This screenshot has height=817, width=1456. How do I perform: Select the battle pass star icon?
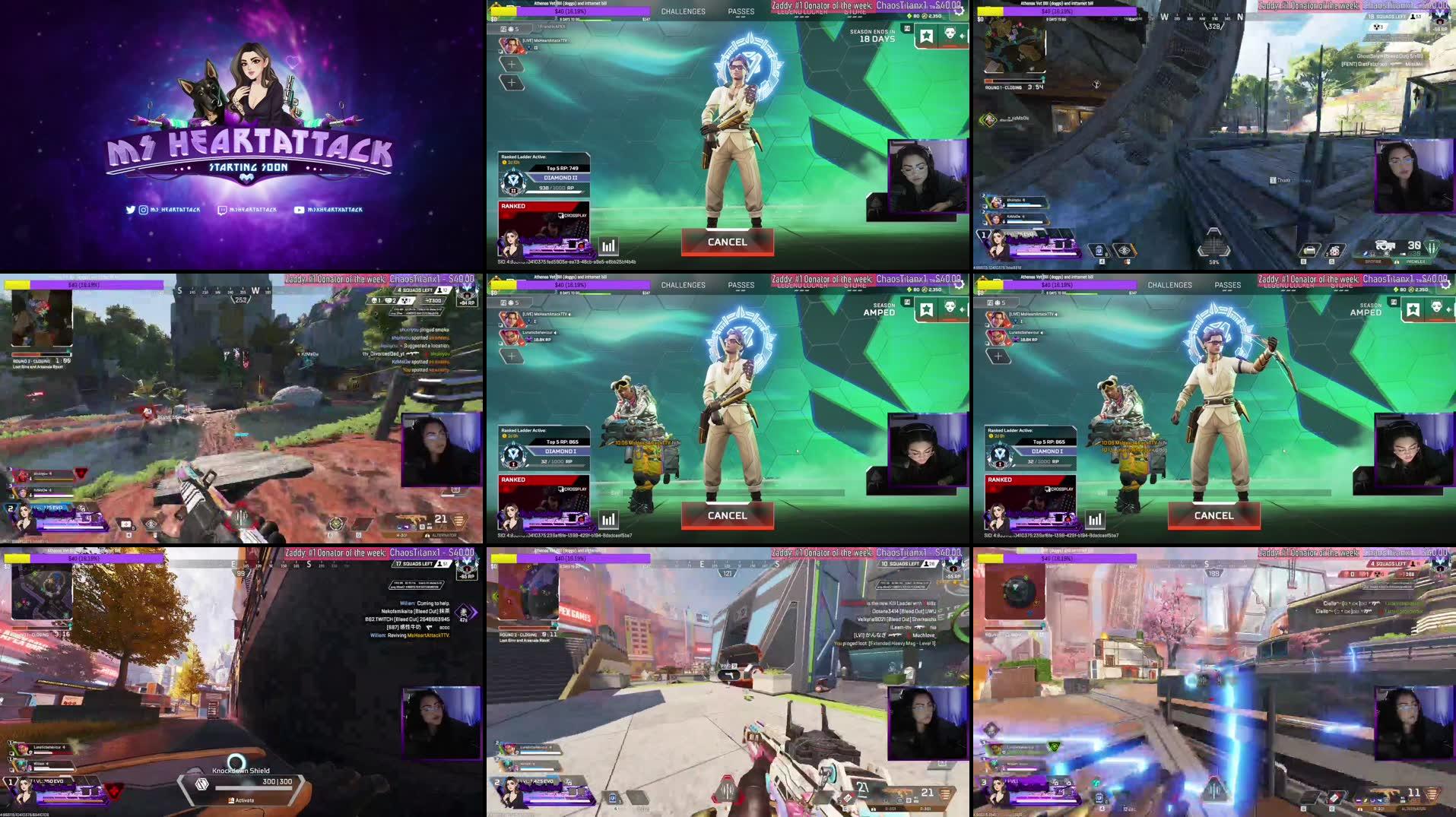[x=928, y=36]
